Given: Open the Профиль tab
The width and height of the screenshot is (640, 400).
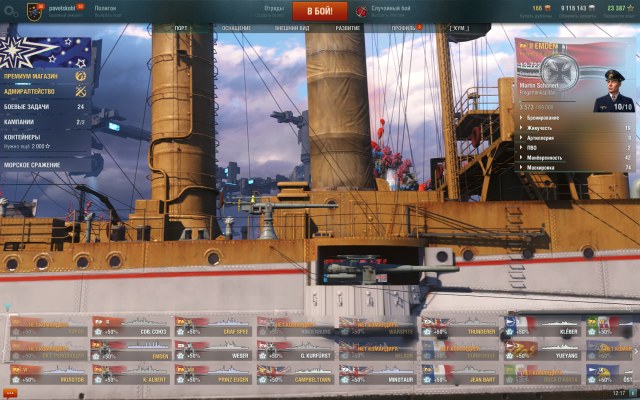Looking at the screenshot, I should pyautogui.click(x=404, y=28).
